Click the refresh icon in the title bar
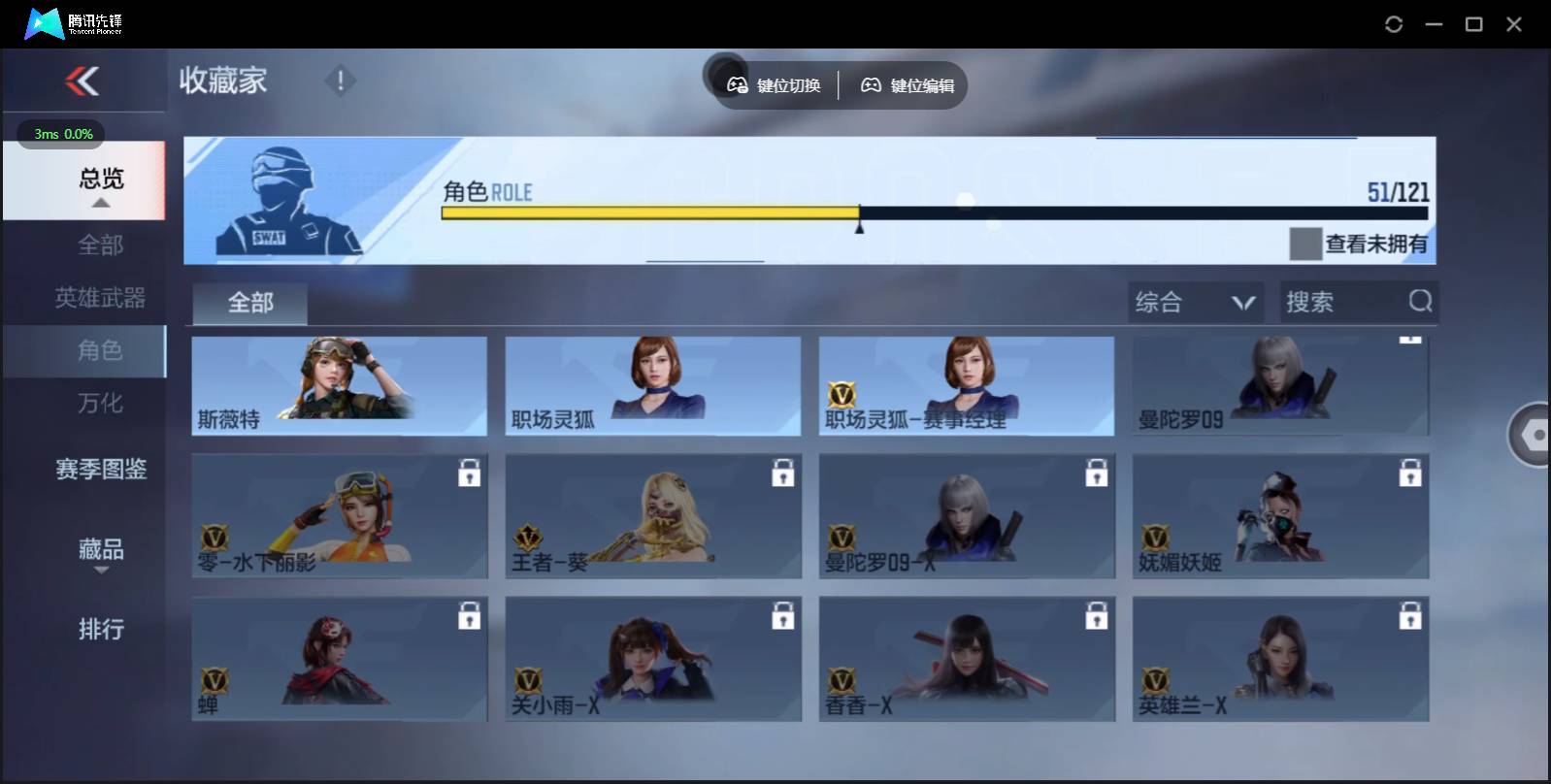The height and width of the screenshot is (784, 1551). point(1395,21)
